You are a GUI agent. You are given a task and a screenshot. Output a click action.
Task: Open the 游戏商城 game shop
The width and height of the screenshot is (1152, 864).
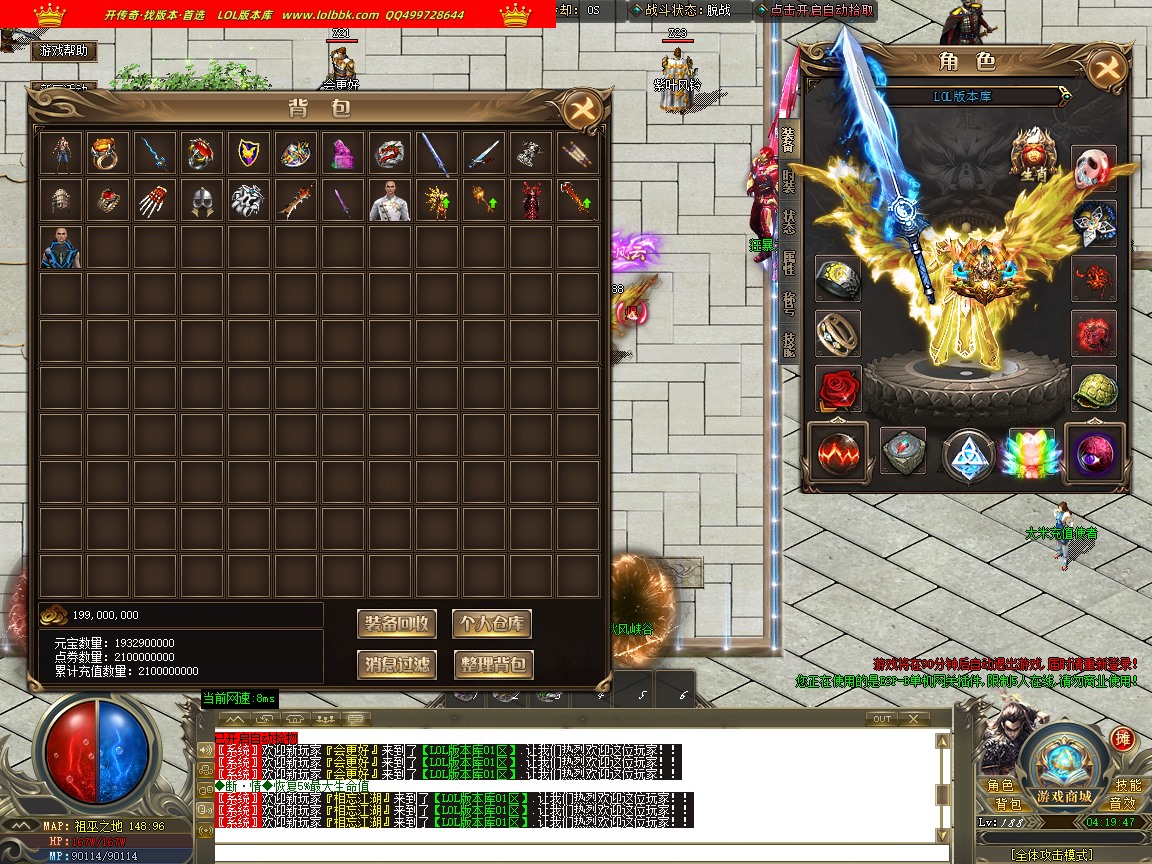coord(1064,796)
